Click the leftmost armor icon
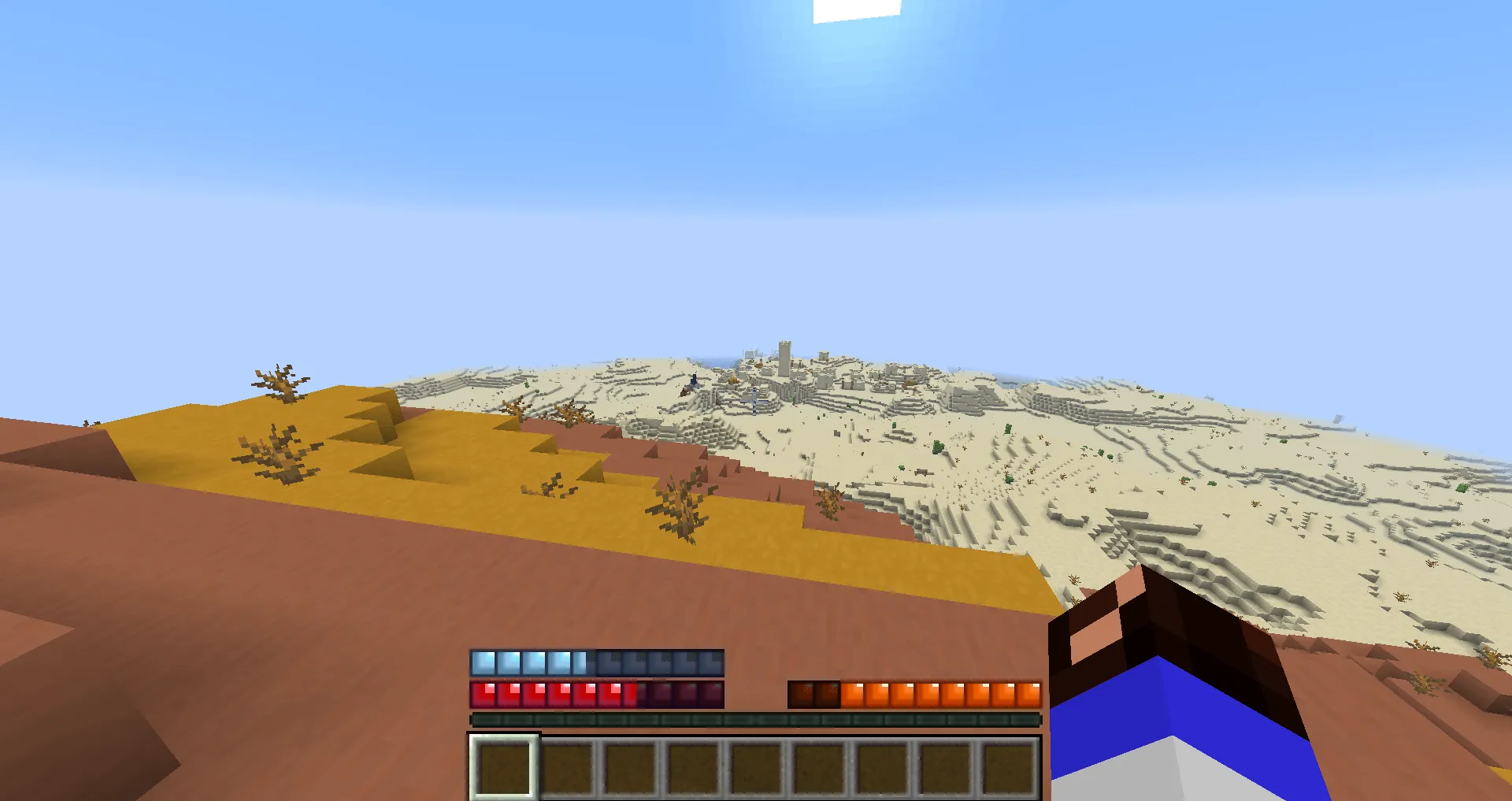1512x801 pixels. (482, 662)
